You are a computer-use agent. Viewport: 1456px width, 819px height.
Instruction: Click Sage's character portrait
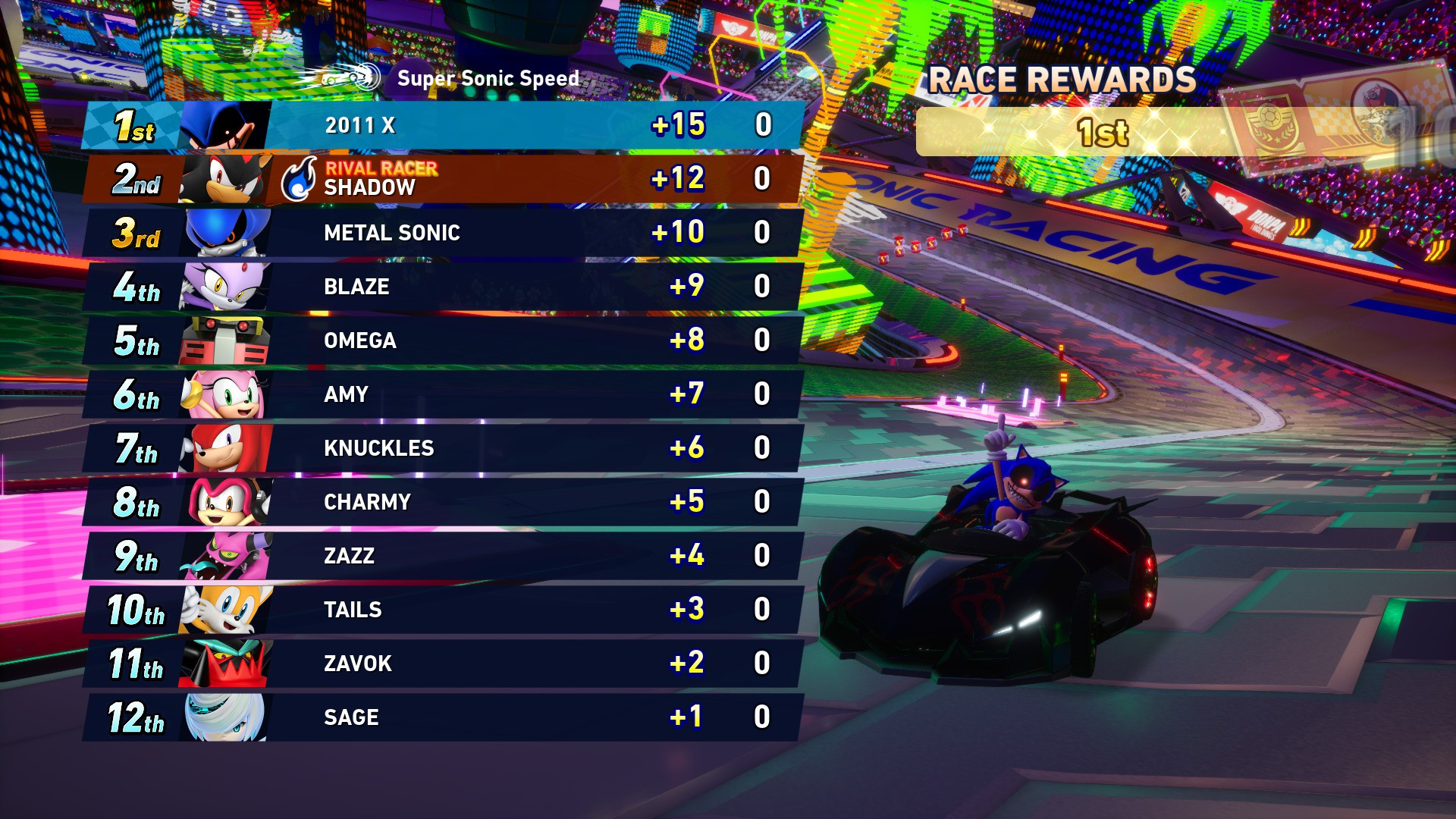[x=224, y=717]
